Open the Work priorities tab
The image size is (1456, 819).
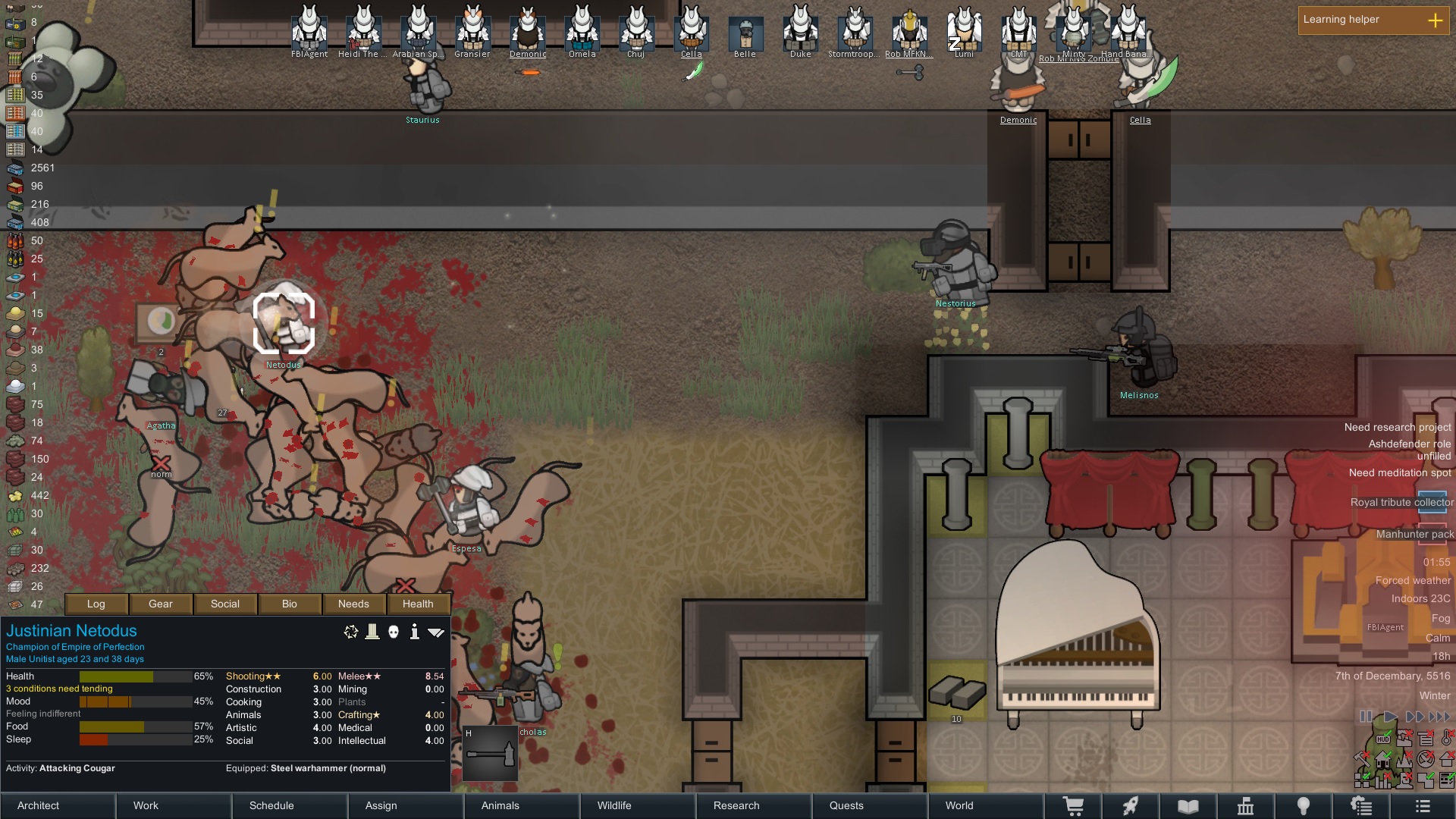point(146,805)
